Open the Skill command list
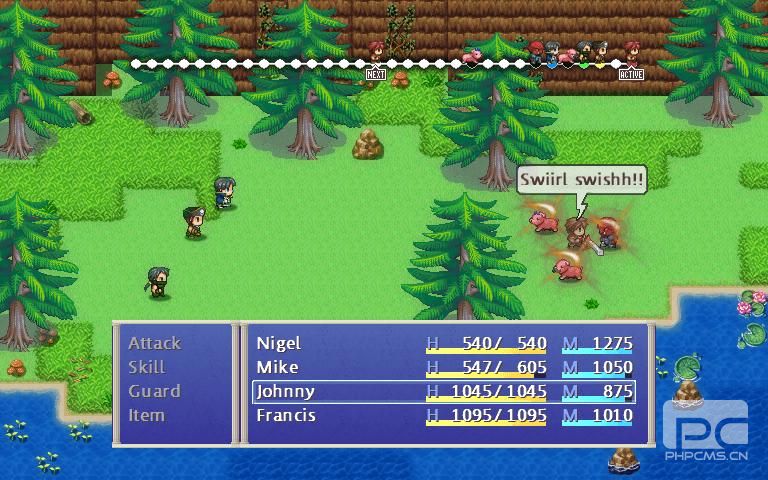 pos(147,367)
